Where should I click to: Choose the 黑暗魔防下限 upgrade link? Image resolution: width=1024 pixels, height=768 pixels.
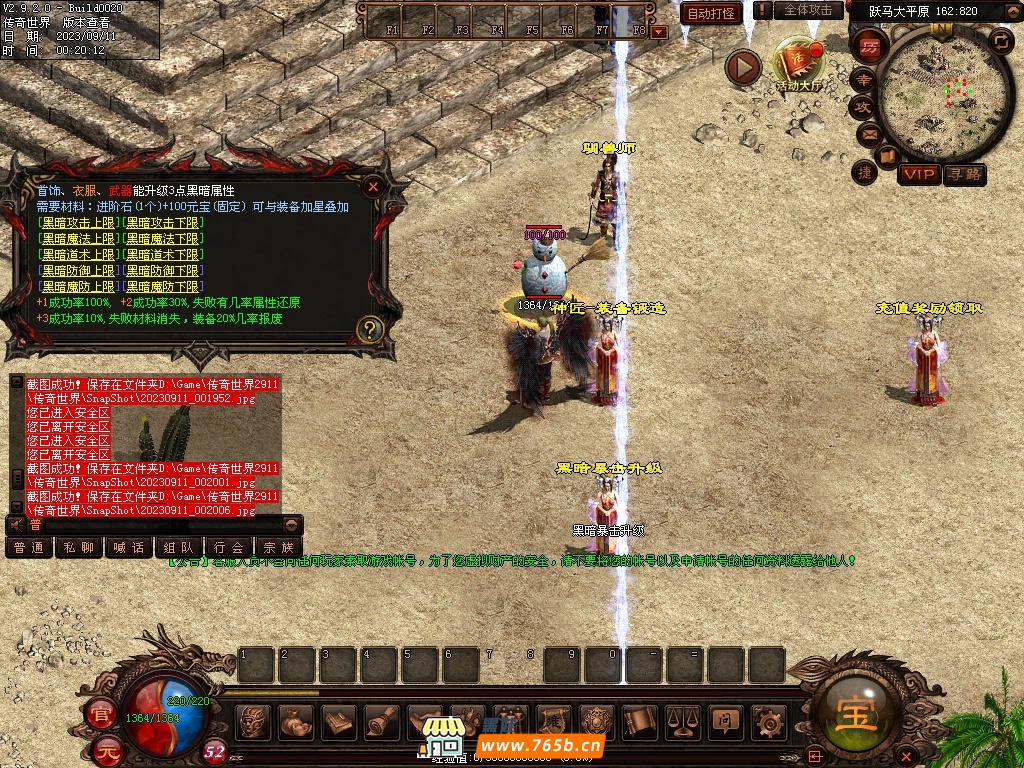[x=163, y=286]
